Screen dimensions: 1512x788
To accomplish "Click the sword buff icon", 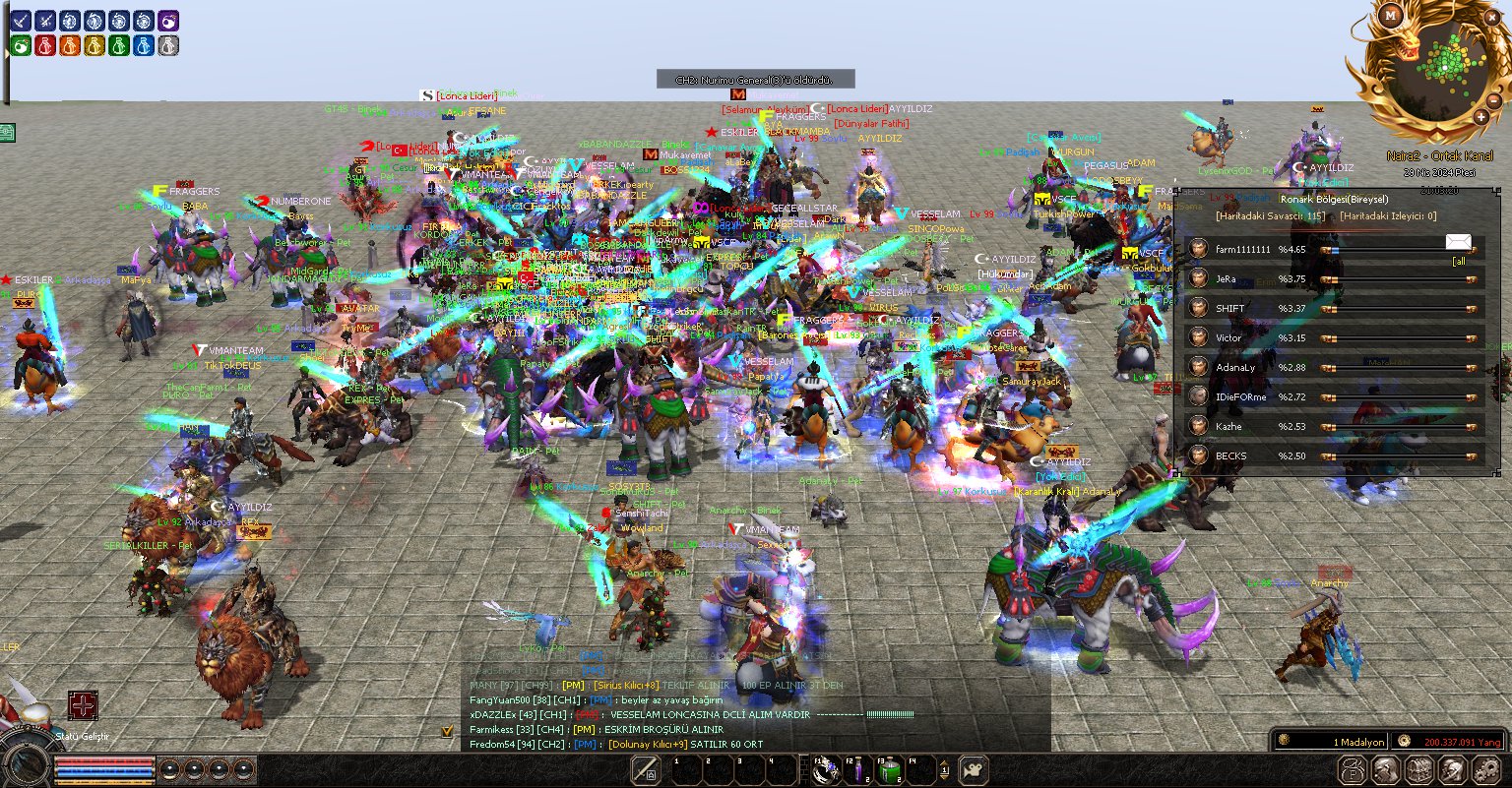I will click(x=21, y=21).
